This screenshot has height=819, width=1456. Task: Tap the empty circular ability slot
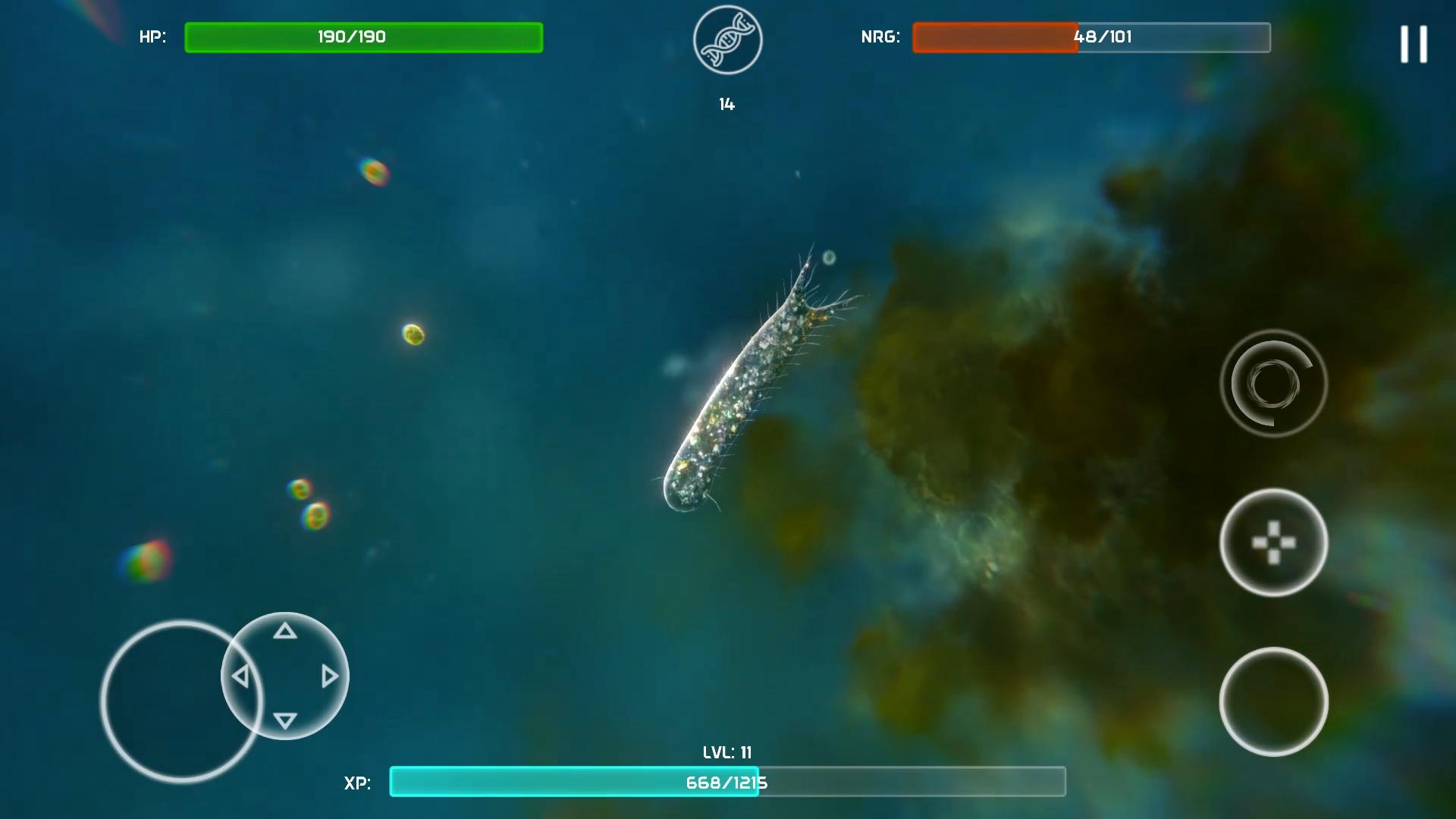tap(1273, 701)
